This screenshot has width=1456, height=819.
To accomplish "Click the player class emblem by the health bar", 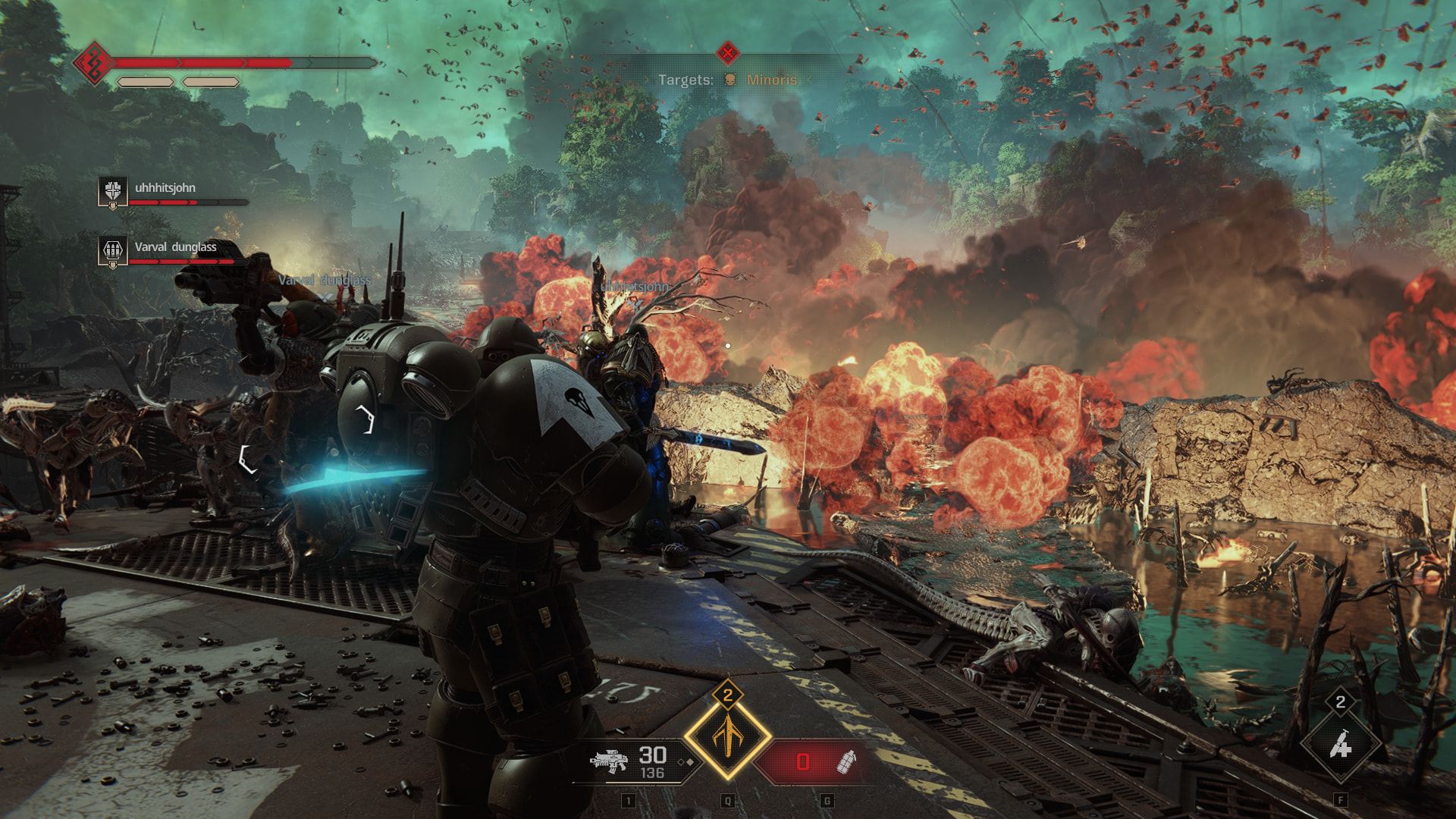I will coord(93,63).
